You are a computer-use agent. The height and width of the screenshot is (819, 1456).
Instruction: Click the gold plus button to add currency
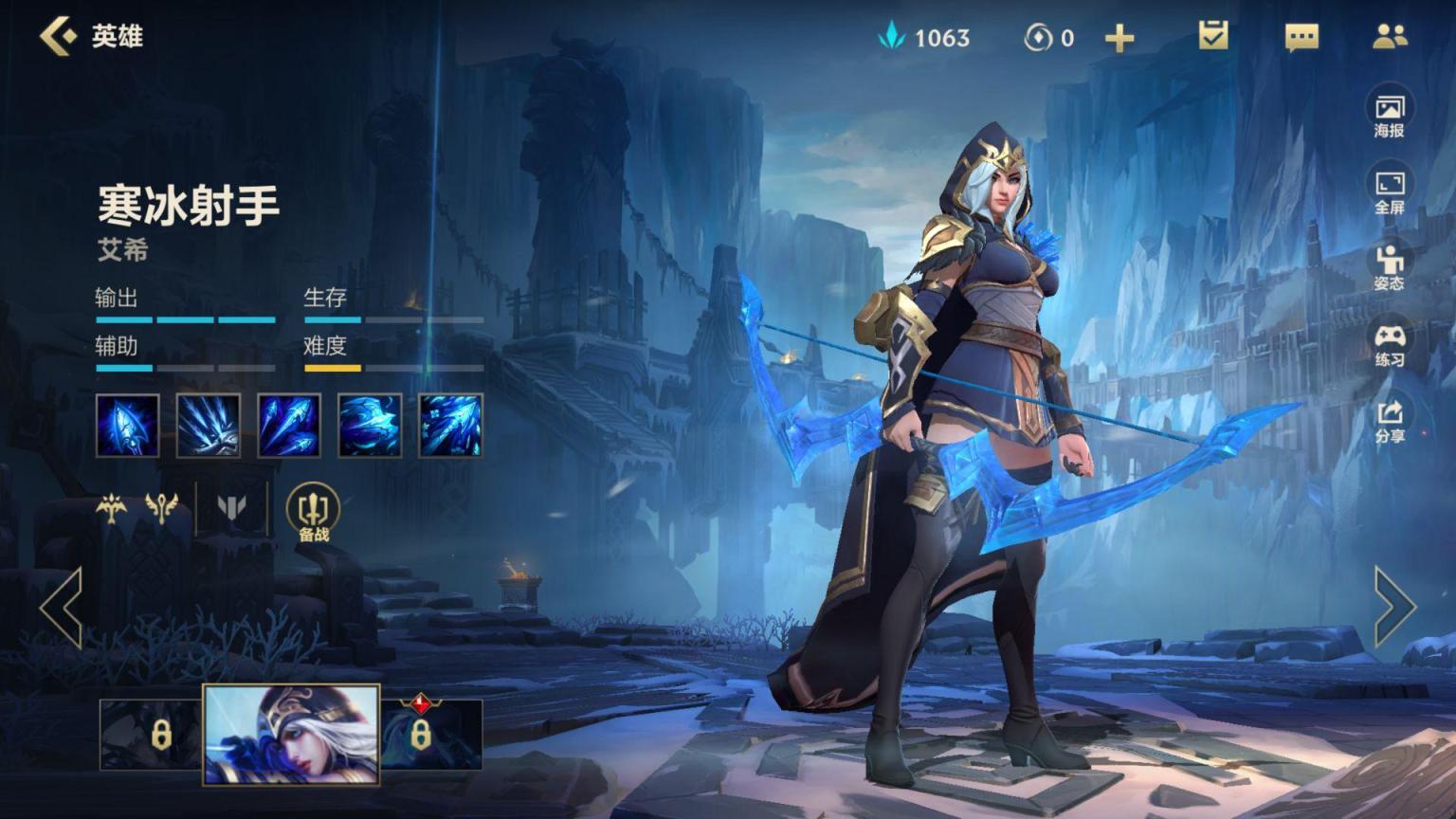click(x=1119, y=38)
